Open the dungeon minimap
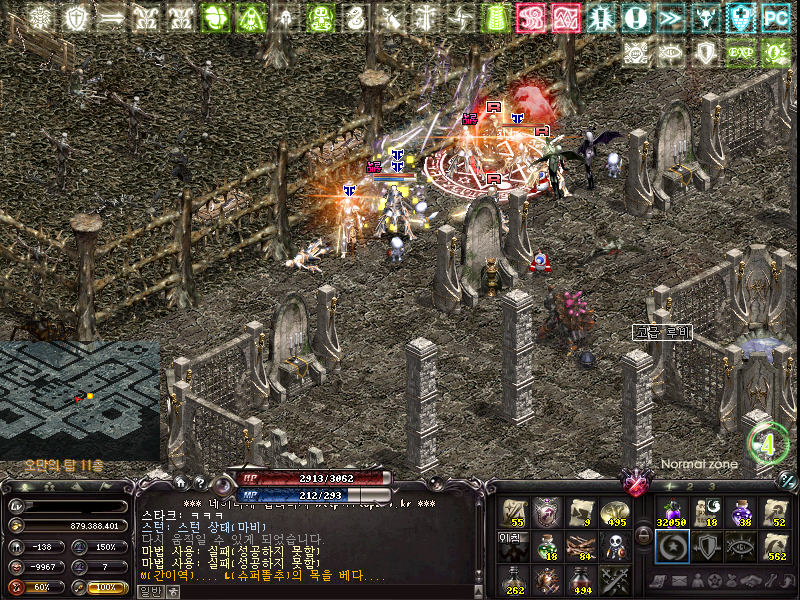800x600 pixels. pyautogui.click(x=80, y=400)
